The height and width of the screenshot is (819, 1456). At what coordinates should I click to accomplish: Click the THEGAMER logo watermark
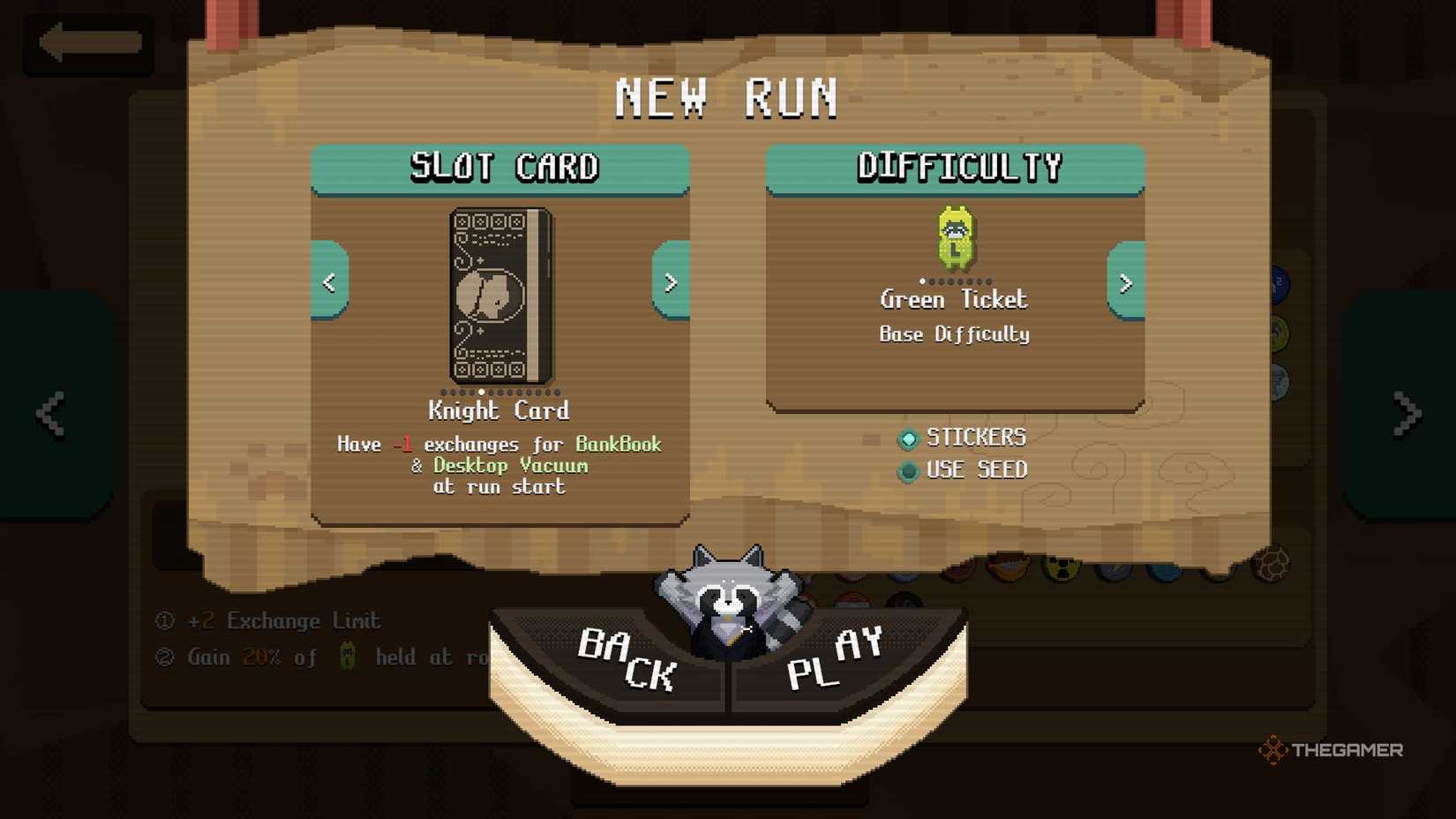pos(1334,751)
